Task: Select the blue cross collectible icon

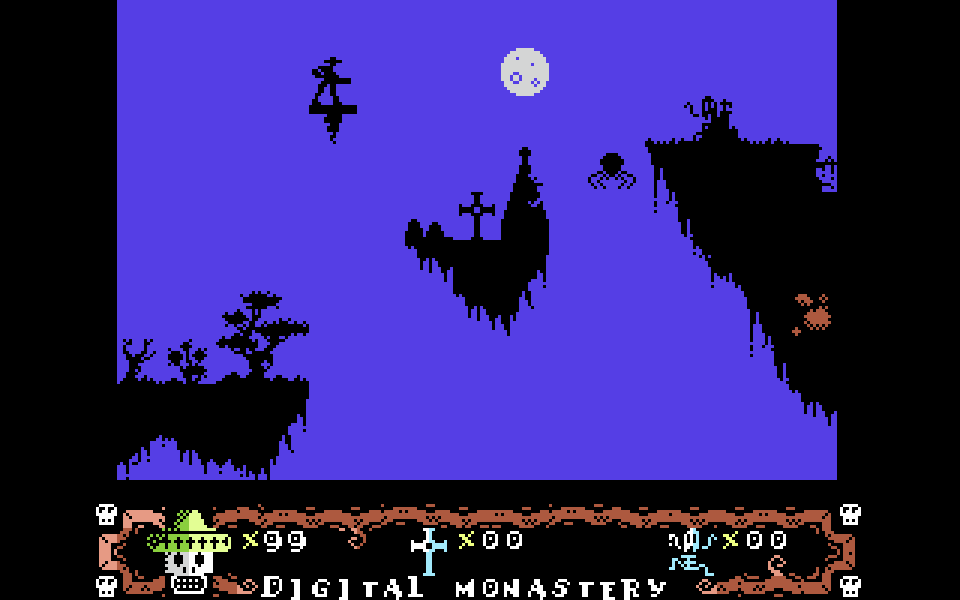Action: pyautogui.click(x=429, y=549)
